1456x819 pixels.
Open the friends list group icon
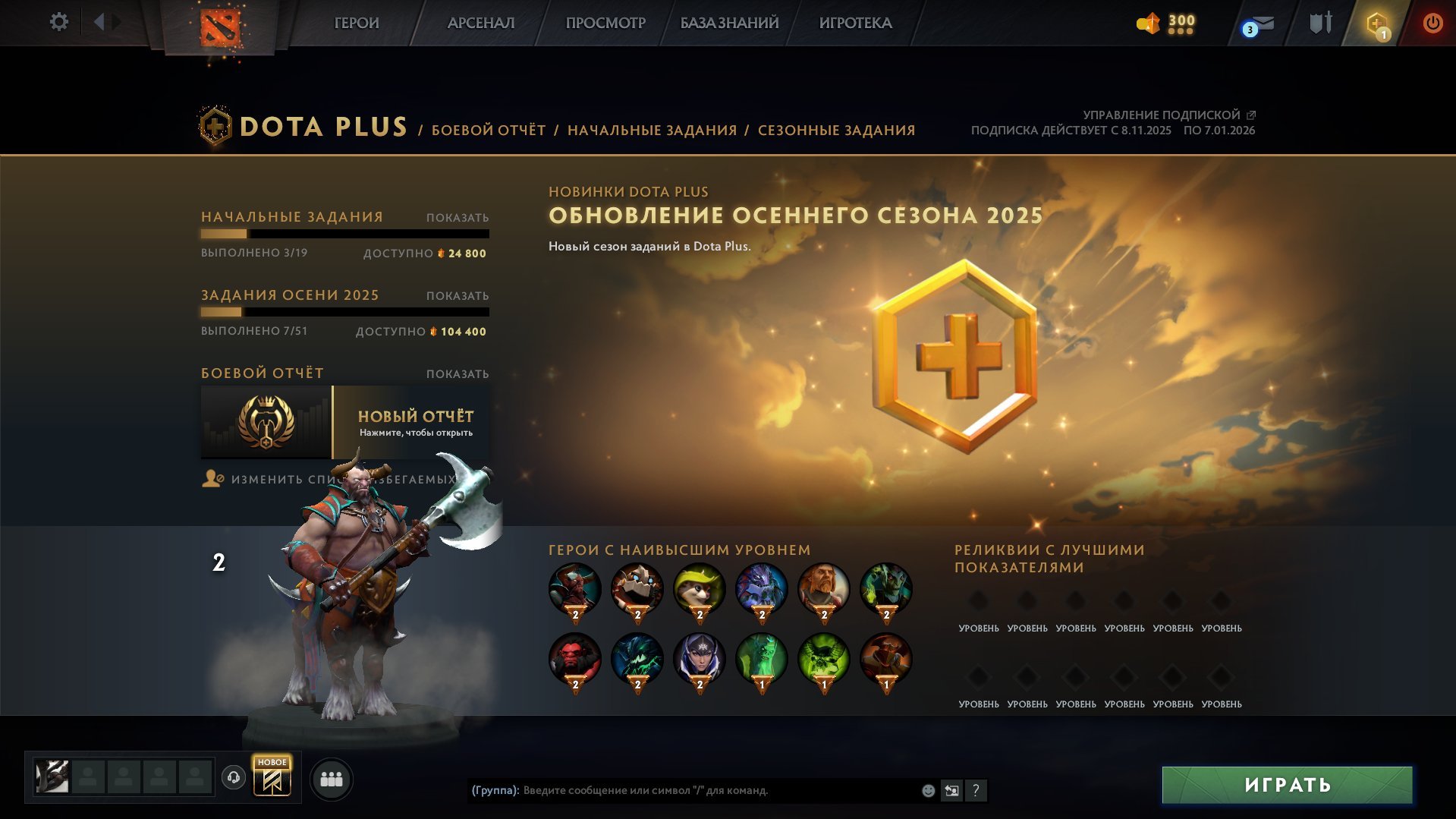(331, 779)
